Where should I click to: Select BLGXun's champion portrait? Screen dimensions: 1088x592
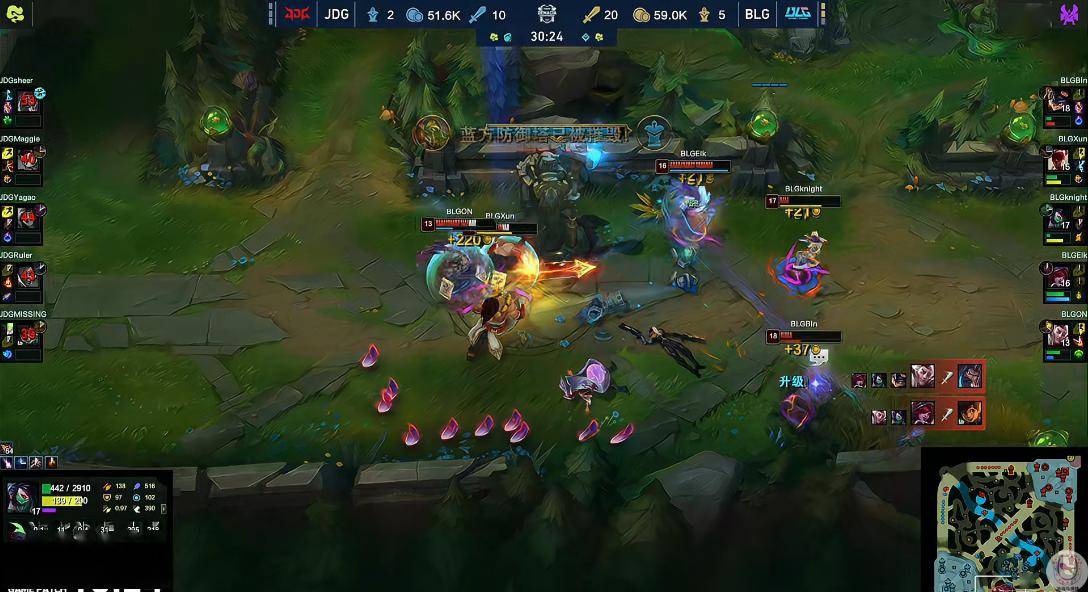pyautogui.click(x=1059, y=161)
